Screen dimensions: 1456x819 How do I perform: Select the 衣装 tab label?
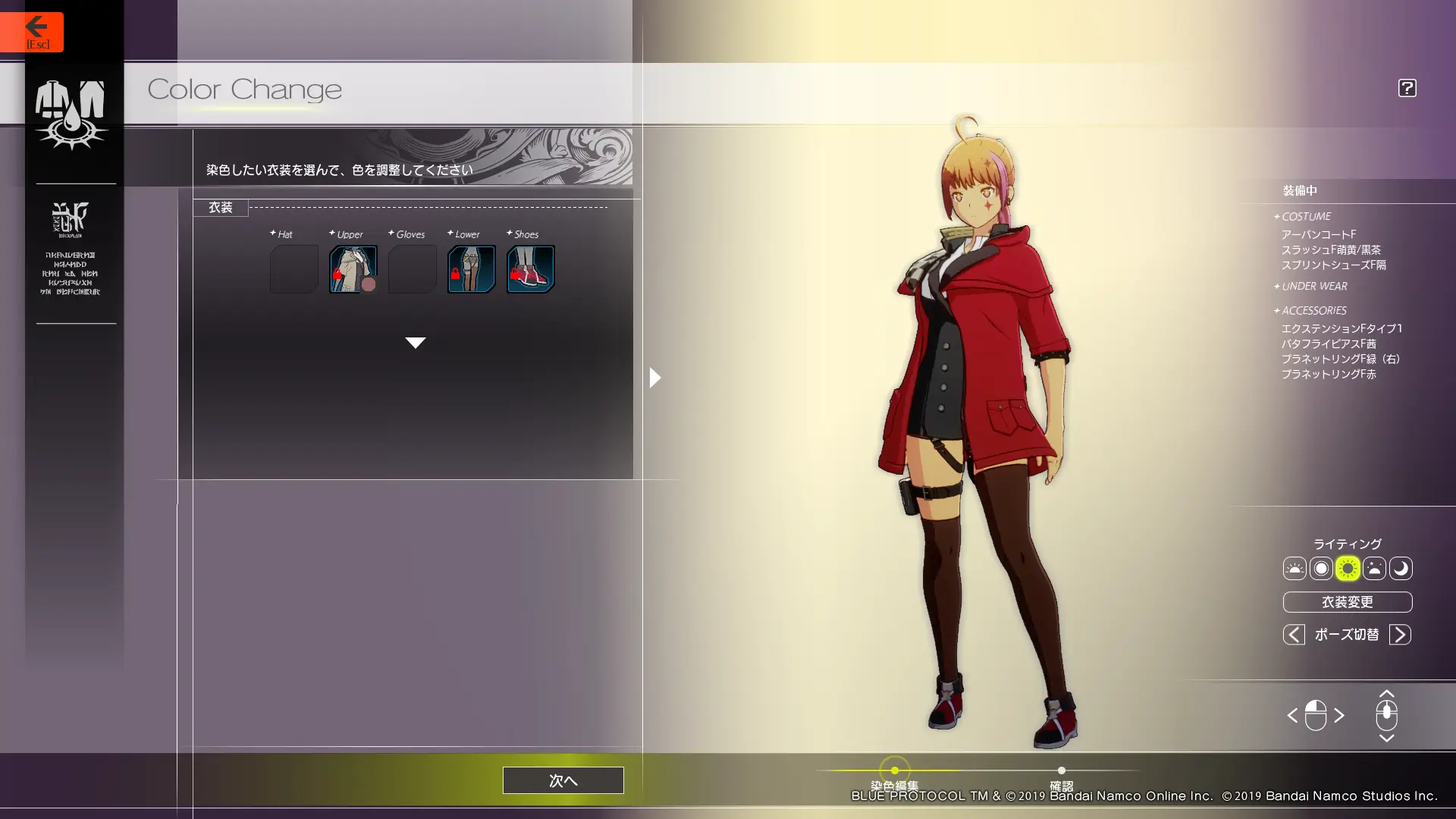(x=221, y=207)
